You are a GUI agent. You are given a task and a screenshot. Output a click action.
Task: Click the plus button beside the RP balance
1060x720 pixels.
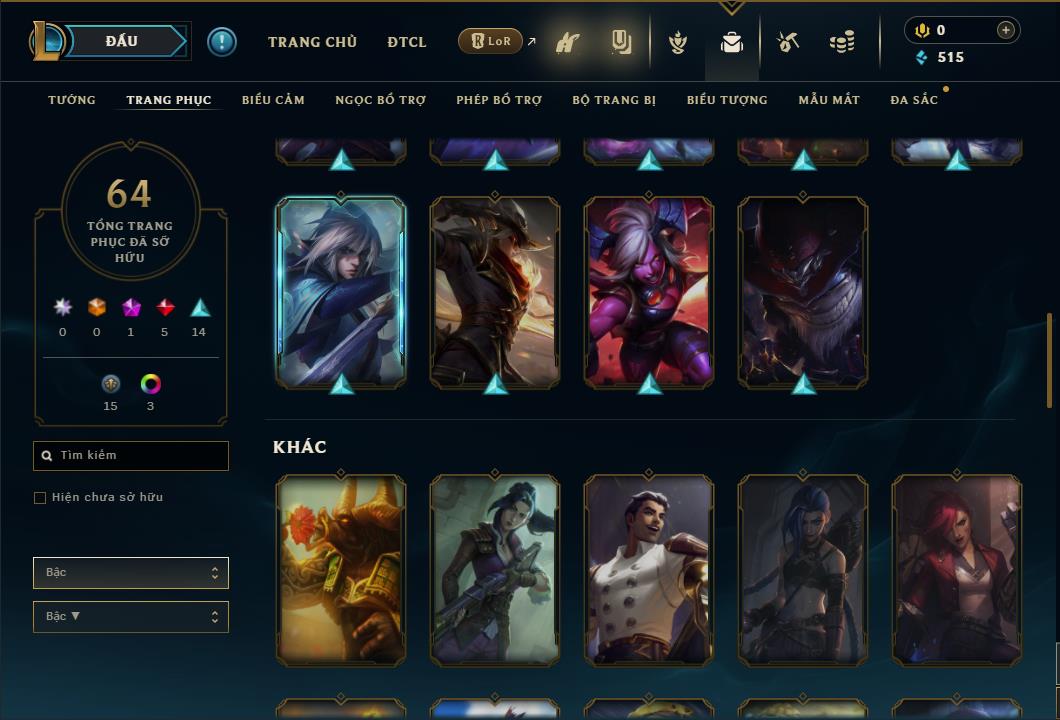tap(1006, 30)
